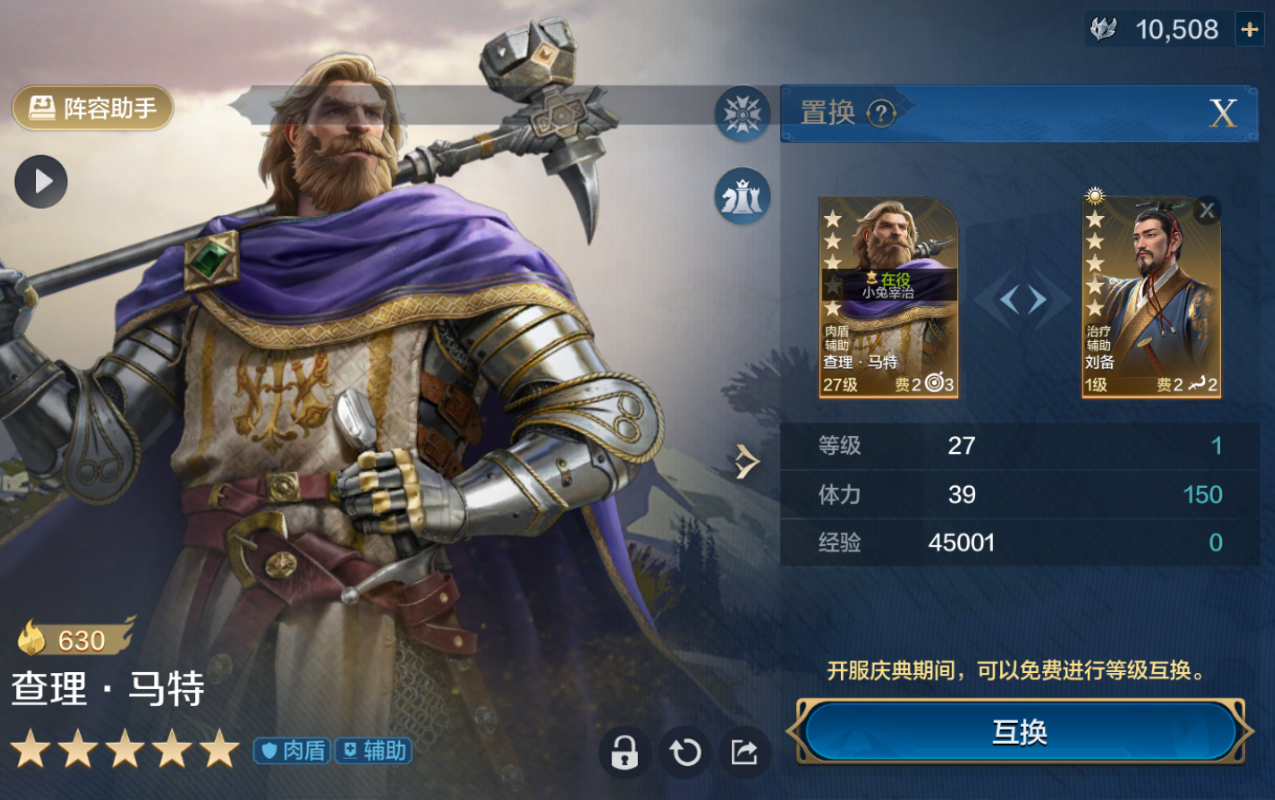Click the 辅助 support role tag

(x=373, y=750)
